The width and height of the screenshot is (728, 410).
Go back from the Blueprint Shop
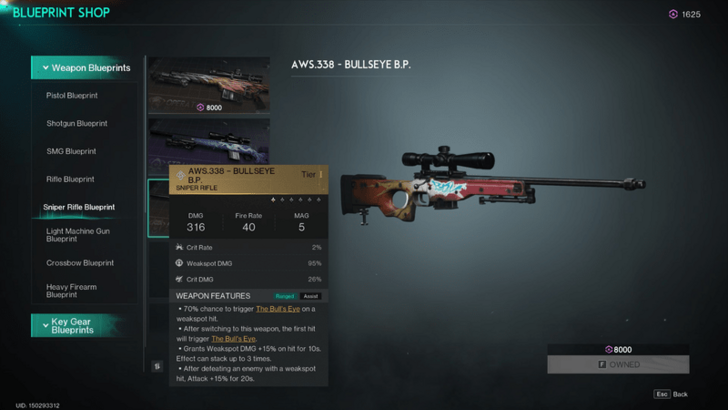(672, 394)
